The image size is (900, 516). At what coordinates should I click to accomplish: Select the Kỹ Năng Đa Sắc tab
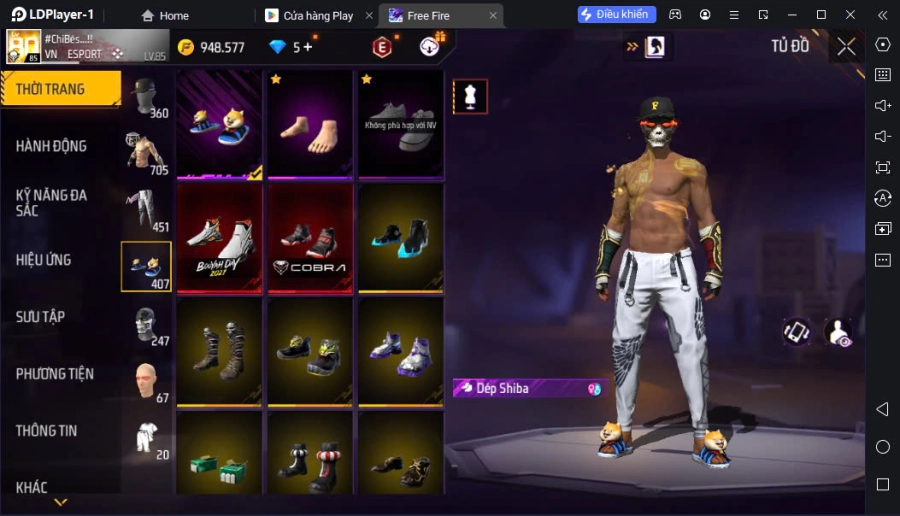[x=52, y=202]
